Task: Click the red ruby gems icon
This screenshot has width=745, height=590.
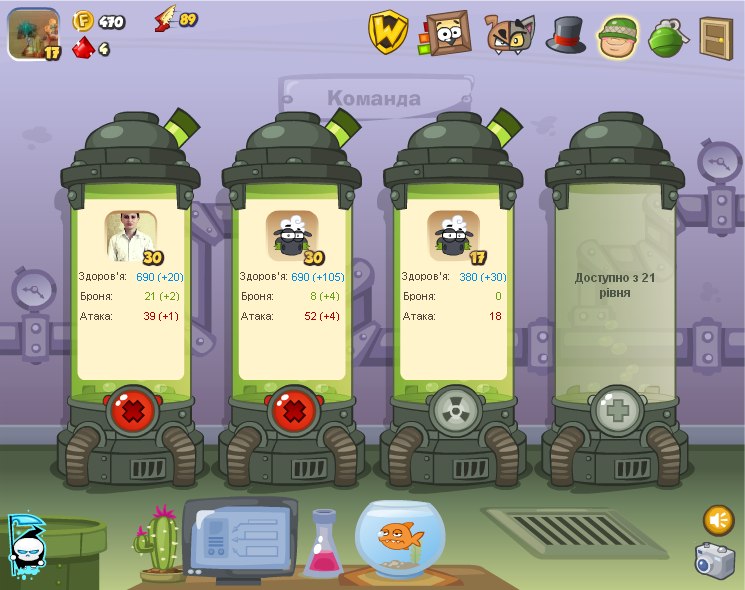Action: [83, 47]
